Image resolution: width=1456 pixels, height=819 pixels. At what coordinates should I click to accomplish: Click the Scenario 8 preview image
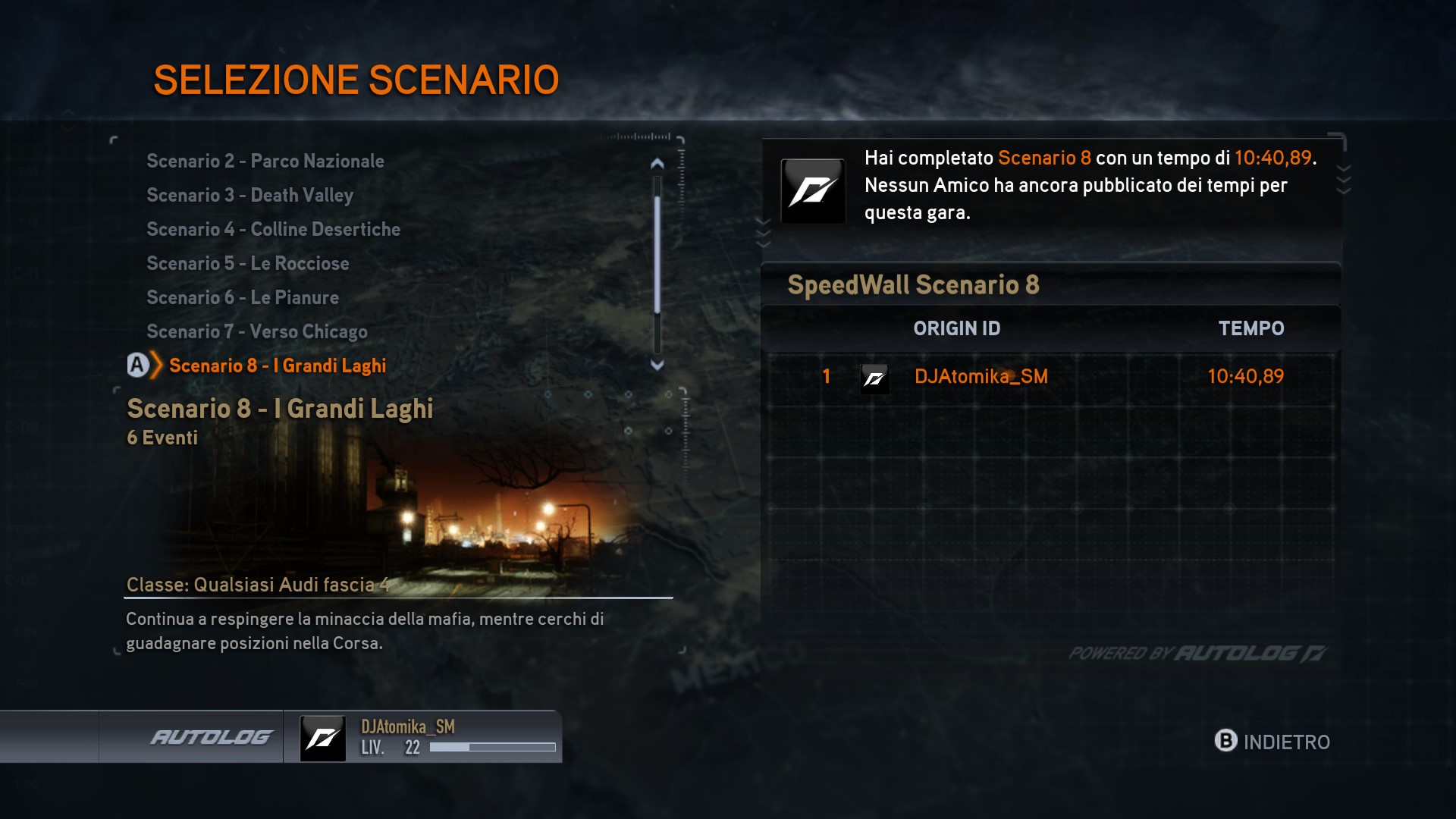pyautogui.click(x=394, y=508)
